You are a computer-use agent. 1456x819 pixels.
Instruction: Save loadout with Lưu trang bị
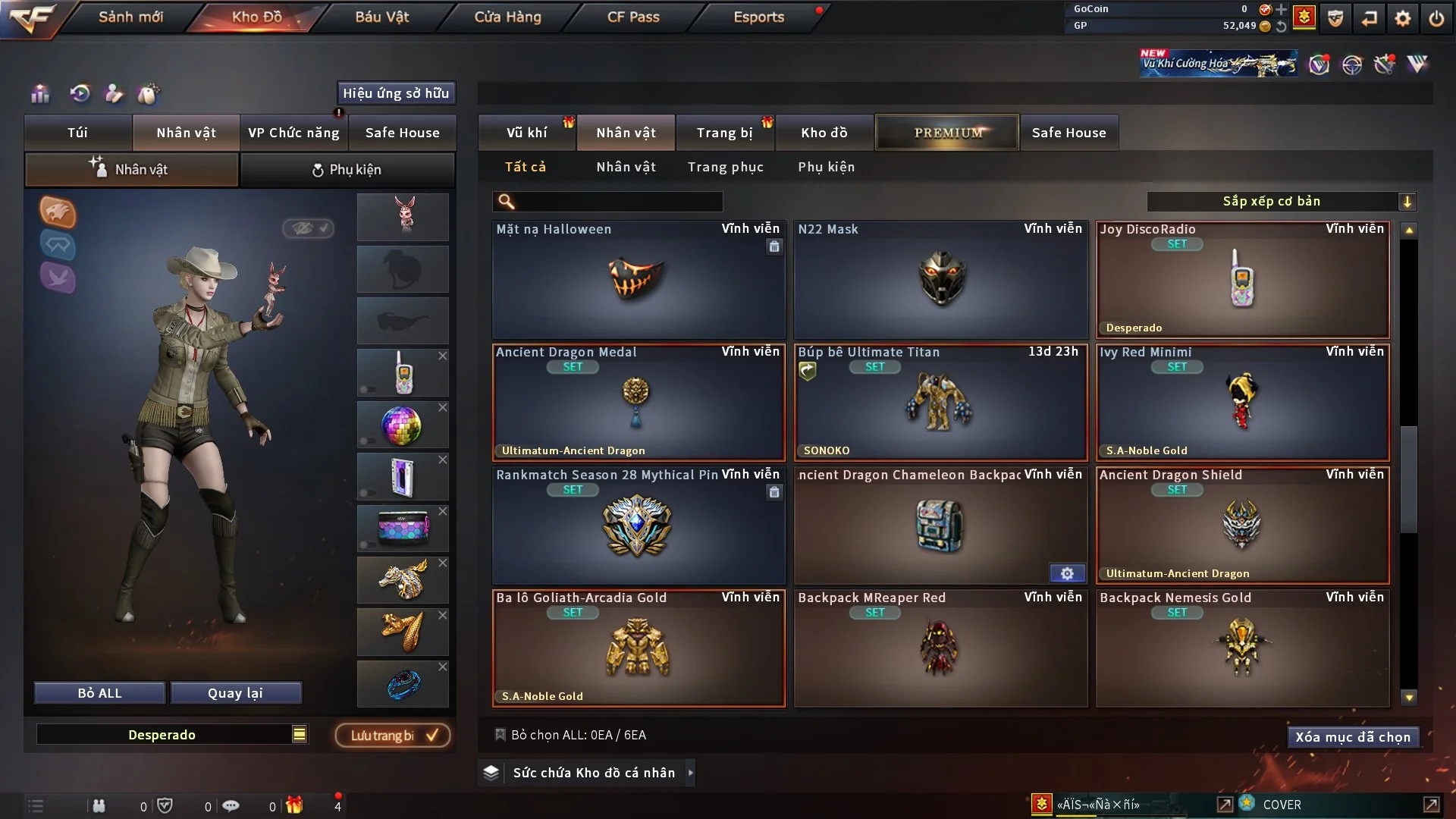(x=393, y=736)
